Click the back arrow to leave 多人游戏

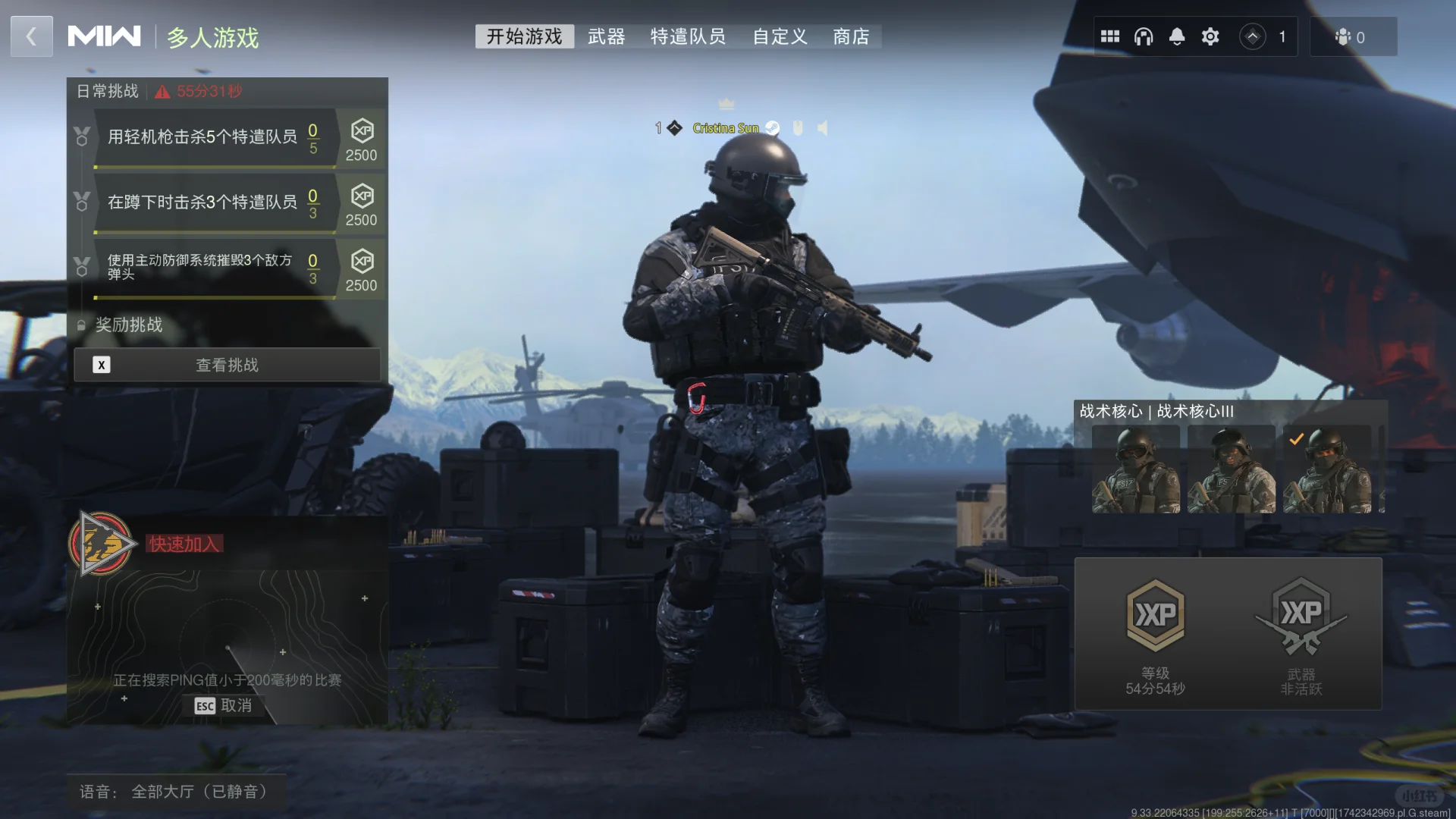(31, 36)
